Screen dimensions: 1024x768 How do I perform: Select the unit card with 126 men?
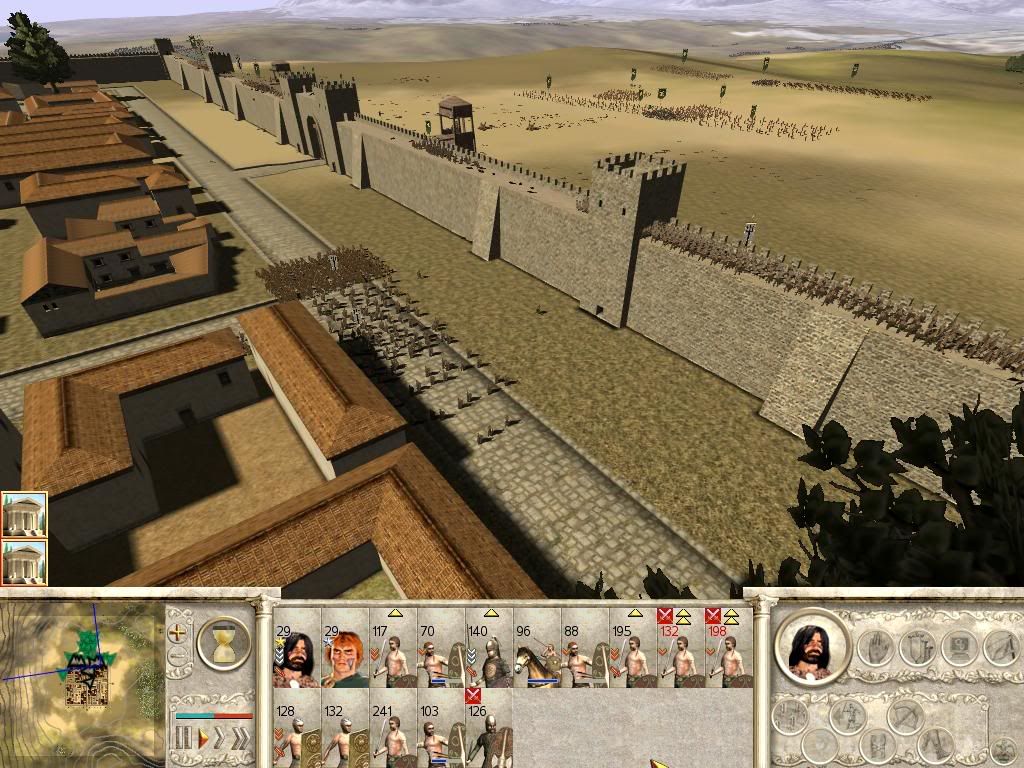pos(488,734)
